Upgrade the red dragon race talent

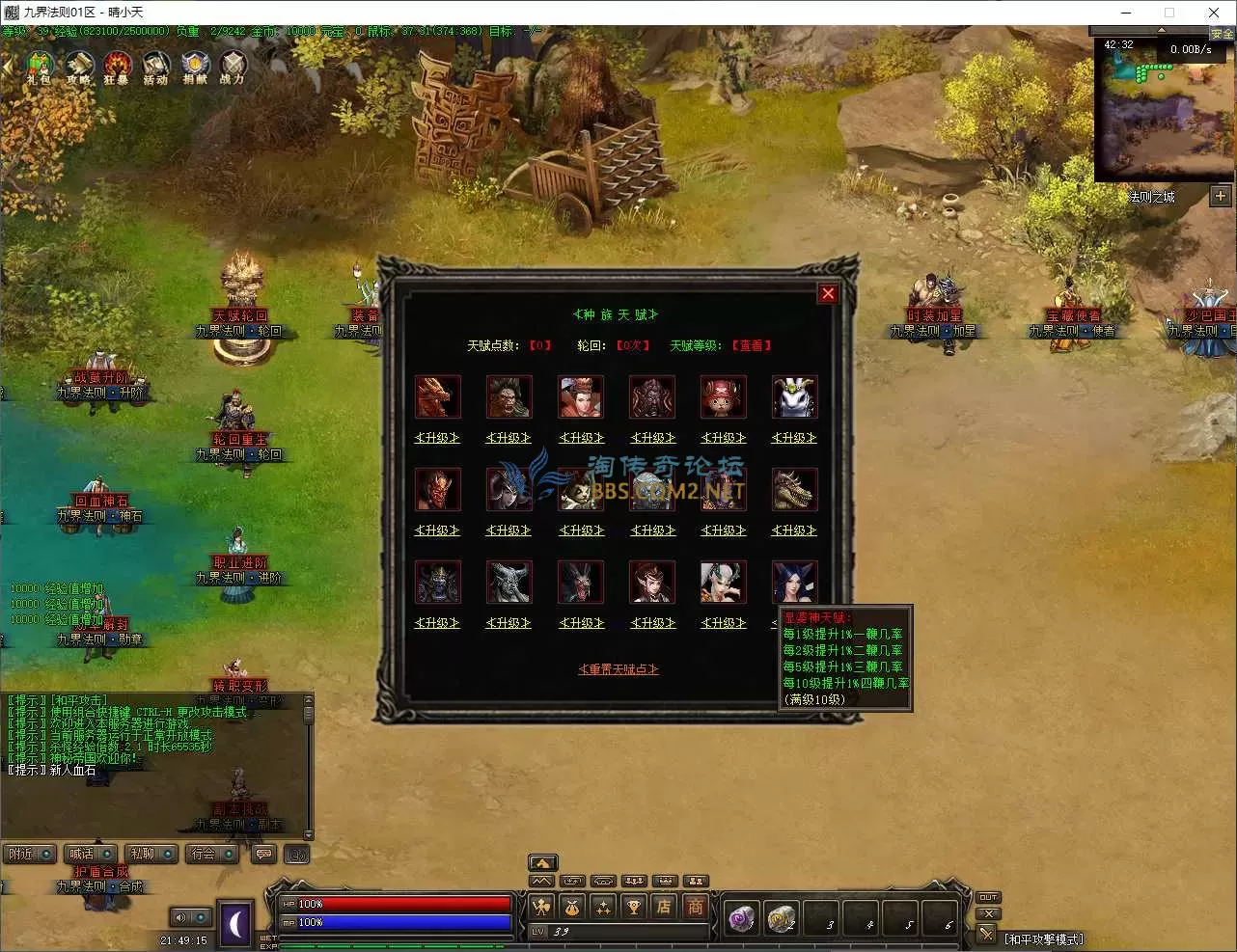click(437, 438)
